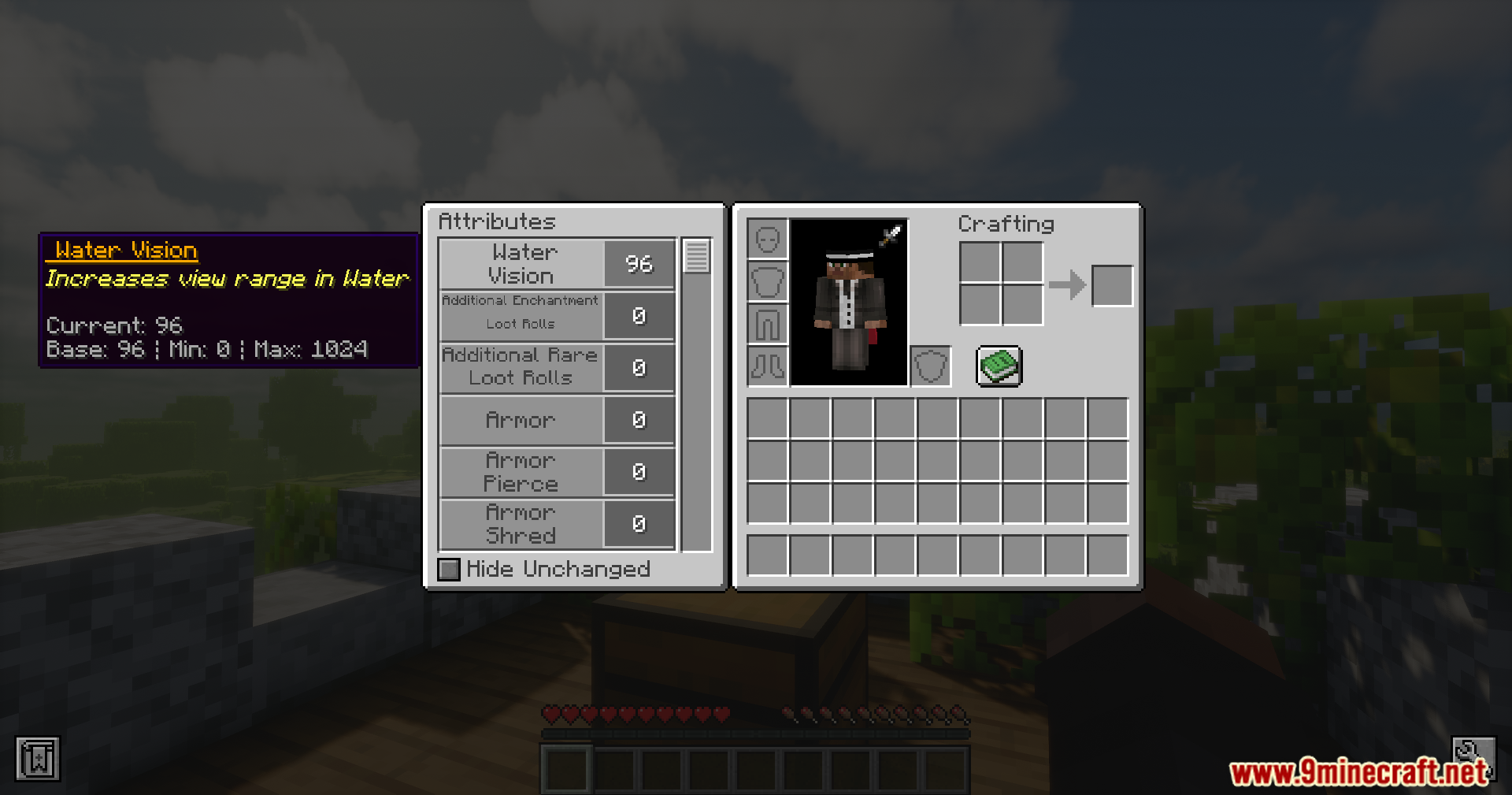Select the helmet armor slot icon
The height and width of the screenshot is (795, 1512).
(x=767, y=239)
